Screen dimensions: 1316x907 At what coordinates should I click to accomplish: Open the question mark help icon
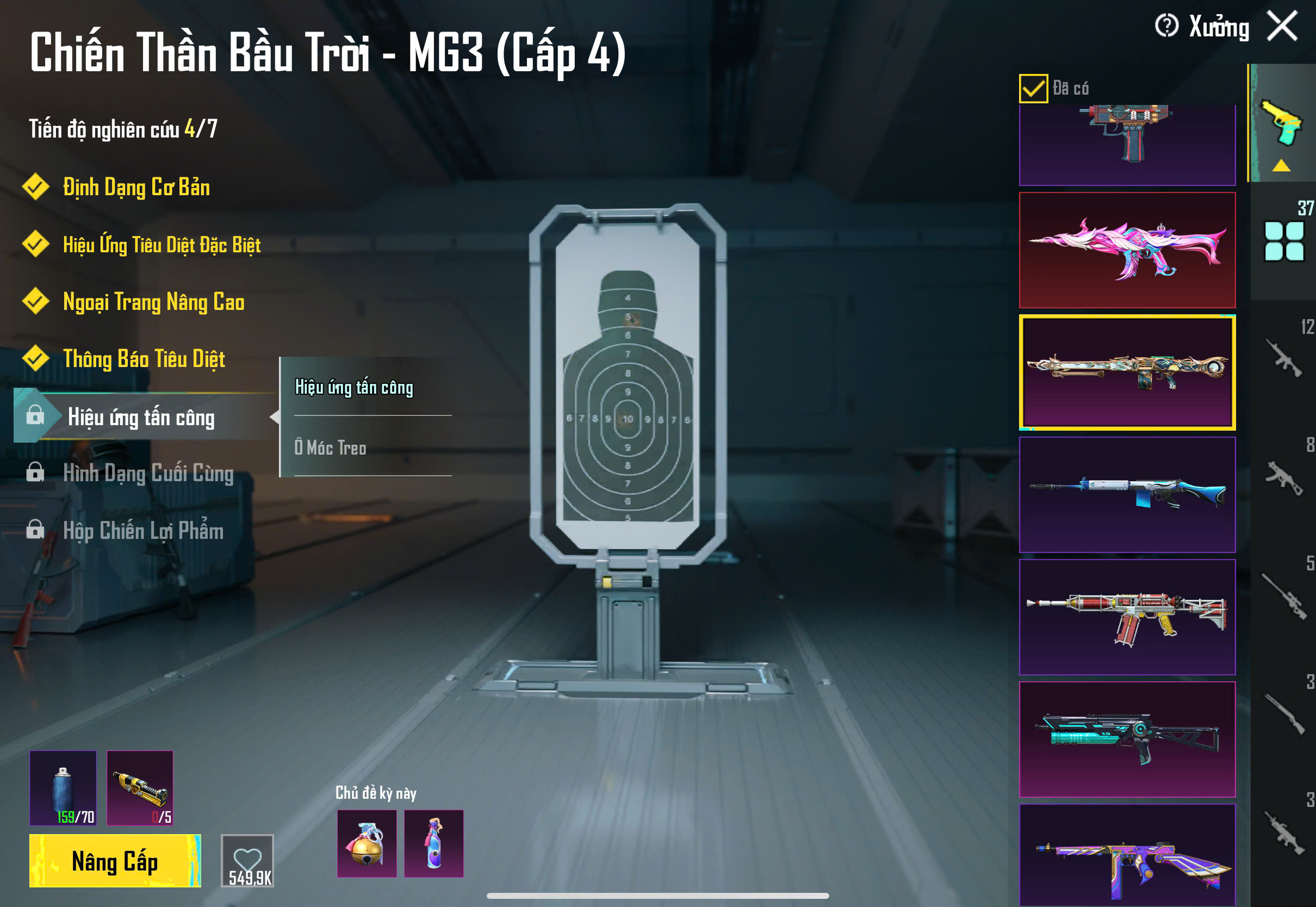pos(1166,26)
